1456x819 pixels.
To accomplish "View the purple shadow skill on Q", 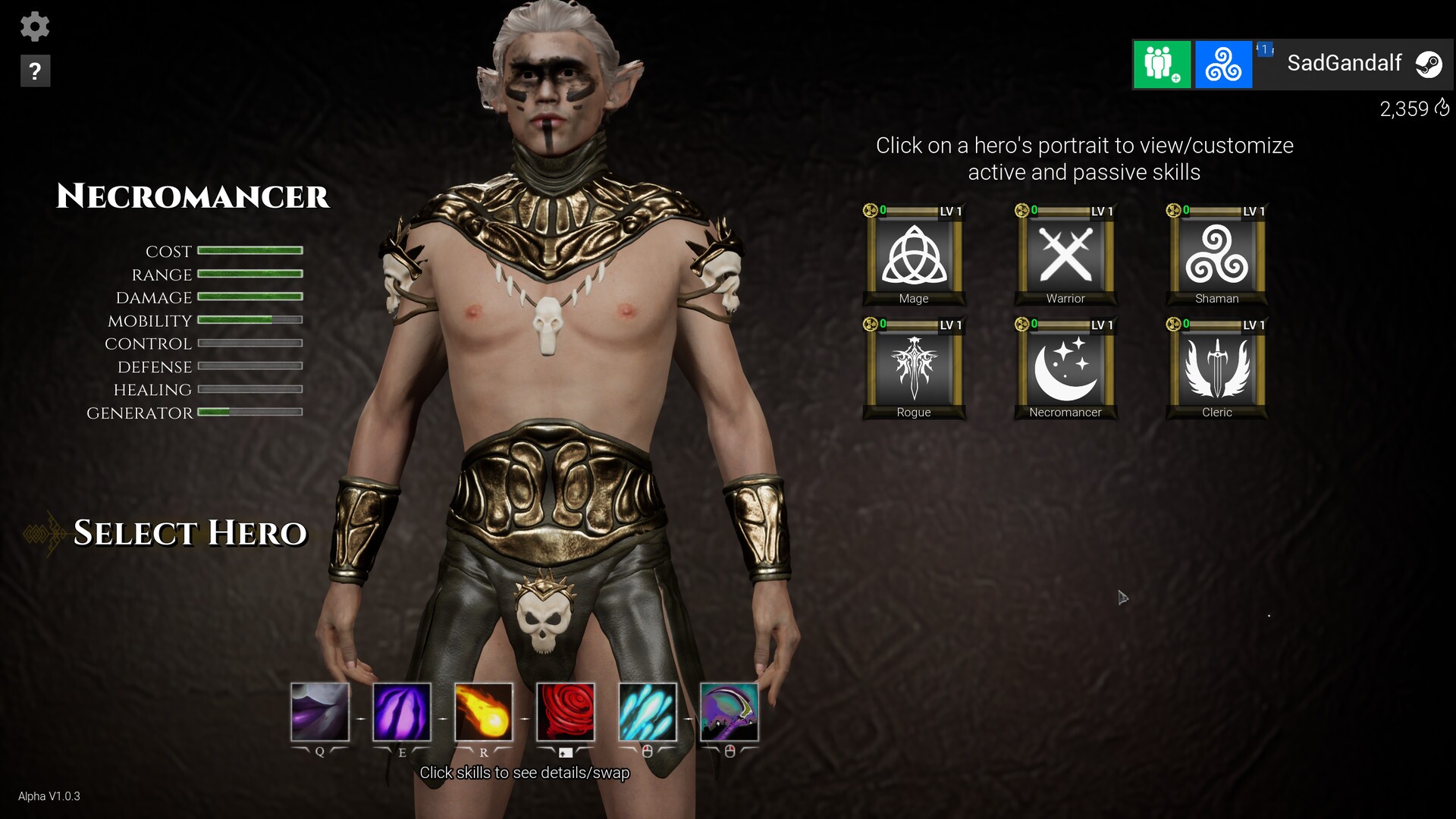I will pyautogui.click(x=320, y=712).
